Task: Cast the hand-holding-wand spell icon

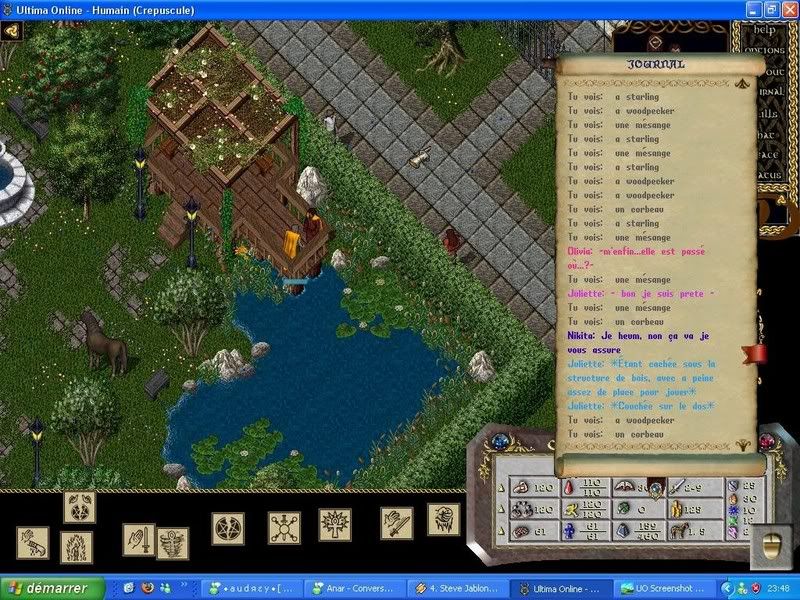Action: point(32,544)
